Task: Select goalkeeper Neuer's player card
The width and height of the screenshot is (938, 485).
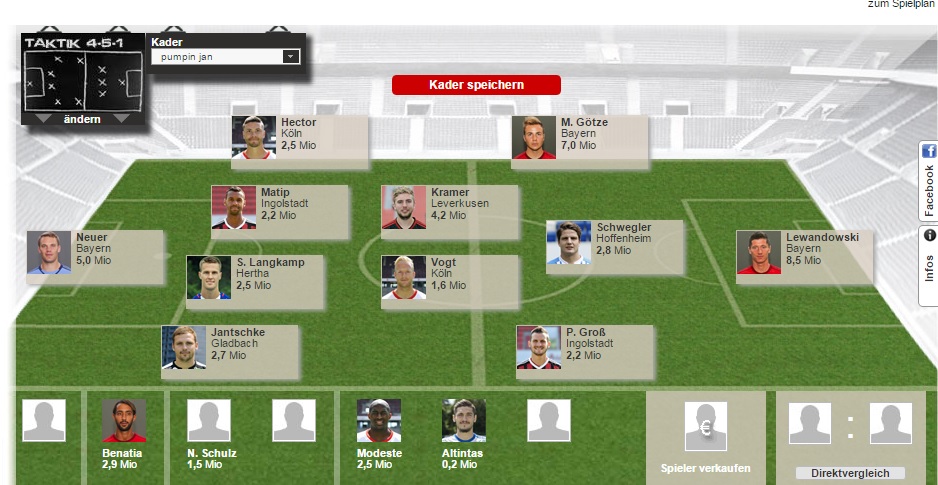Action: click(94, 252)
